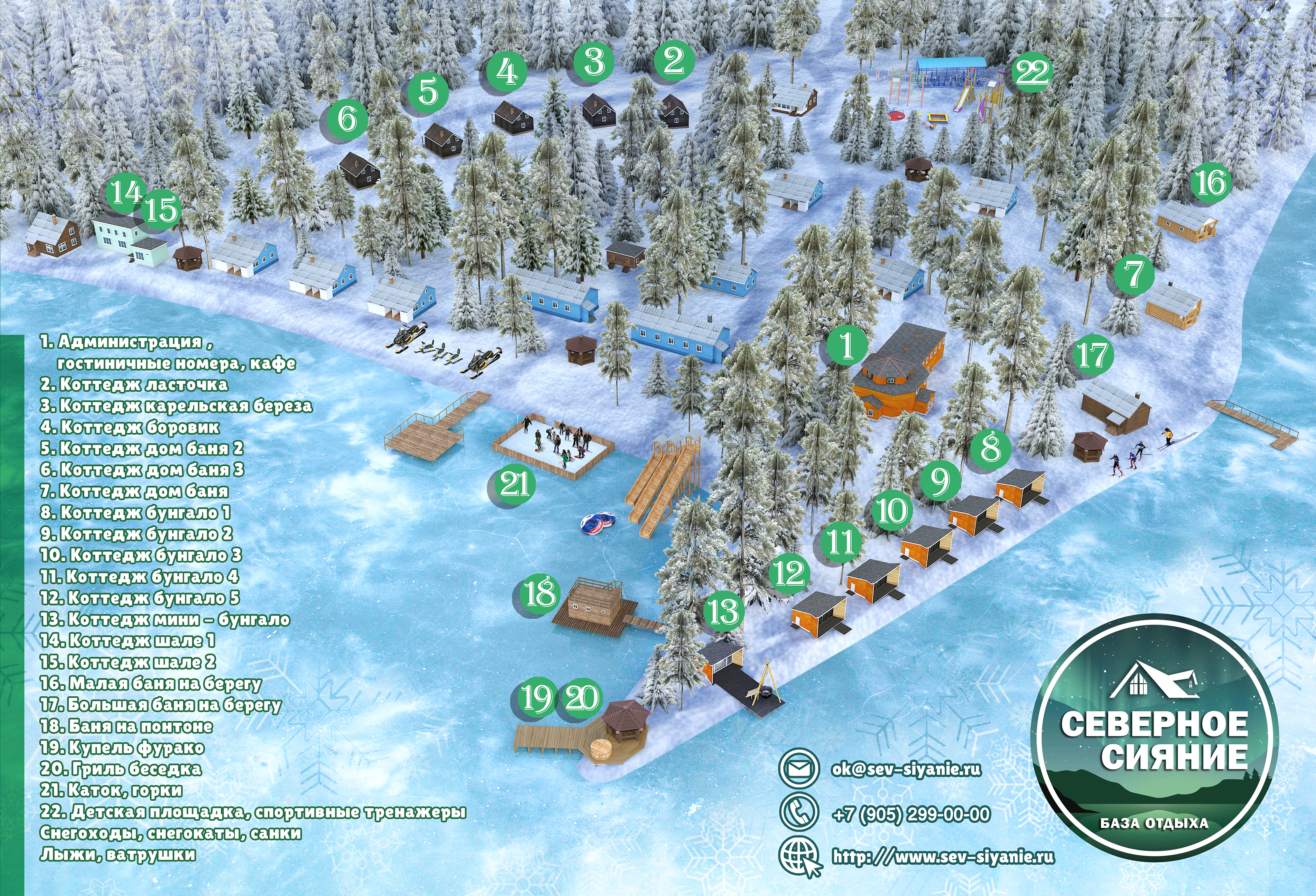The width and height of the screenshot is (1316, 896).
Task: Choose legend entry 'Коттедж ласточка'
Action: [134, 384]
